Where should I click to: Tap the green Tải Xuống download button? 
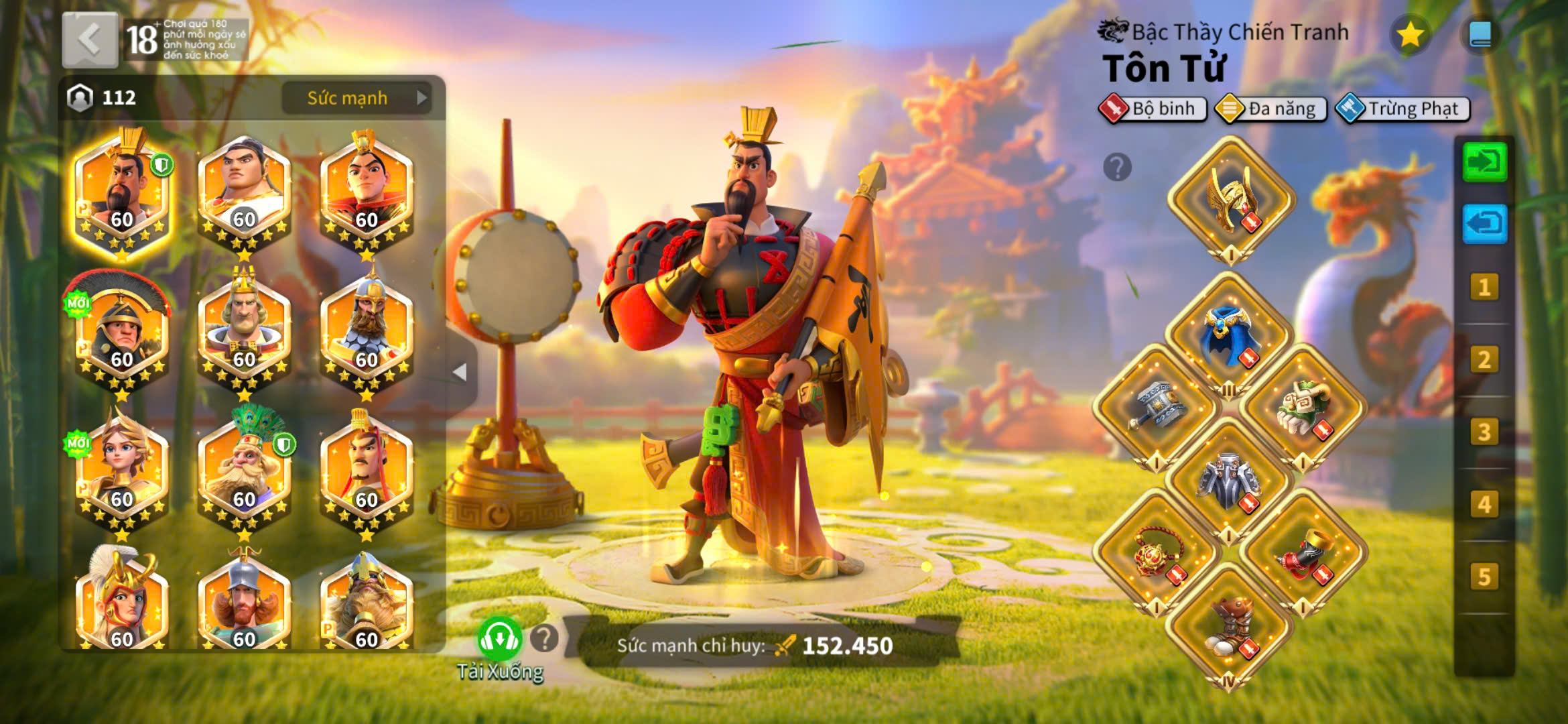[x=499, y=640]
